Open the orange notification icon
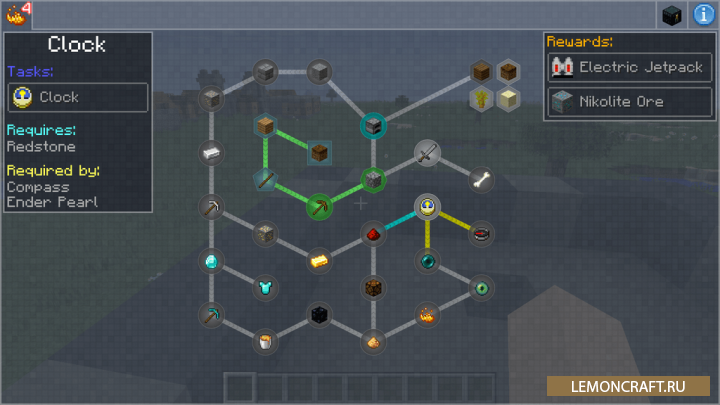 [14, 14]
